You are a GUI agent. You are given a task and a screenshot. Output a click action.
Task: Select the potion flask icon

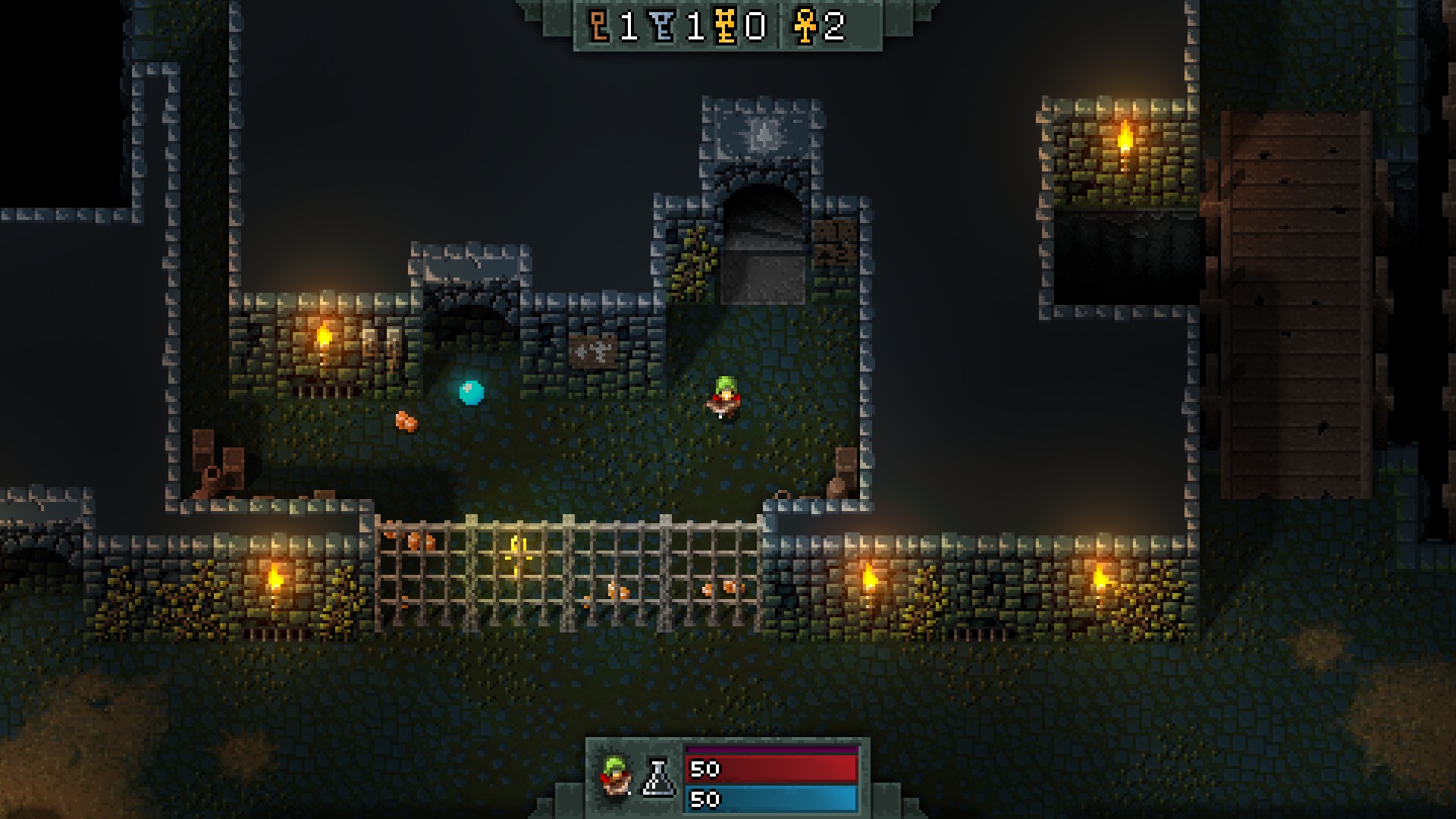click(x=657, y=779)
